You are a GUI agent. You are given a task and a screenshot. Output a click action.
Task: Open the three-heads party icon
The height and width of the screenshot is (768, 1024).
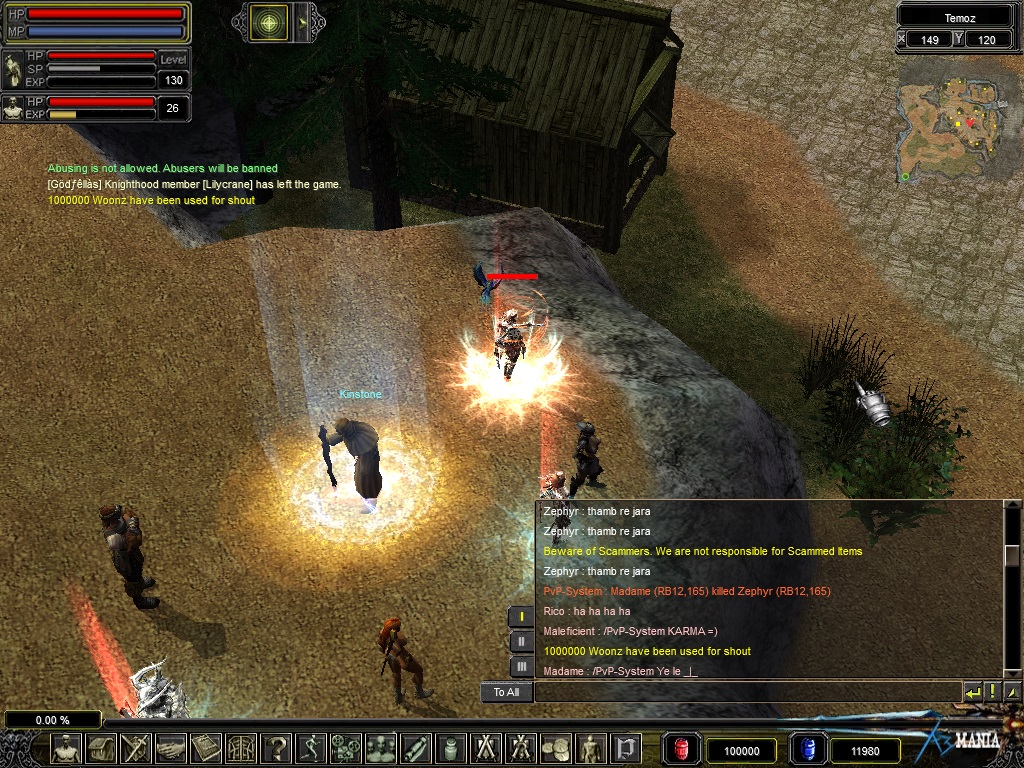point(380,748)
